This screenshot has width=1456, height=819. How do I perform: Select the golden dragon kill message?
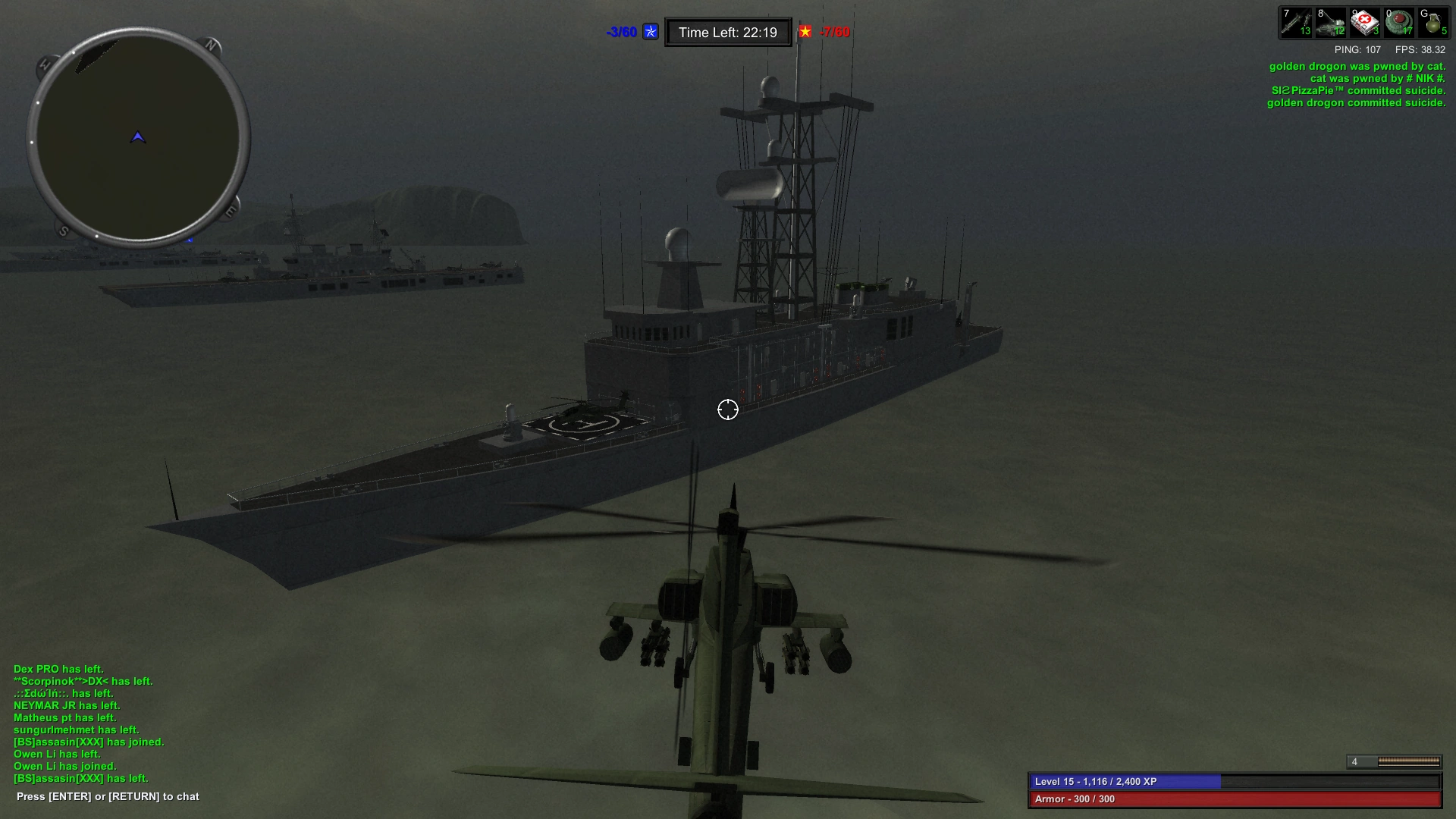click(x=1357, y=66)
